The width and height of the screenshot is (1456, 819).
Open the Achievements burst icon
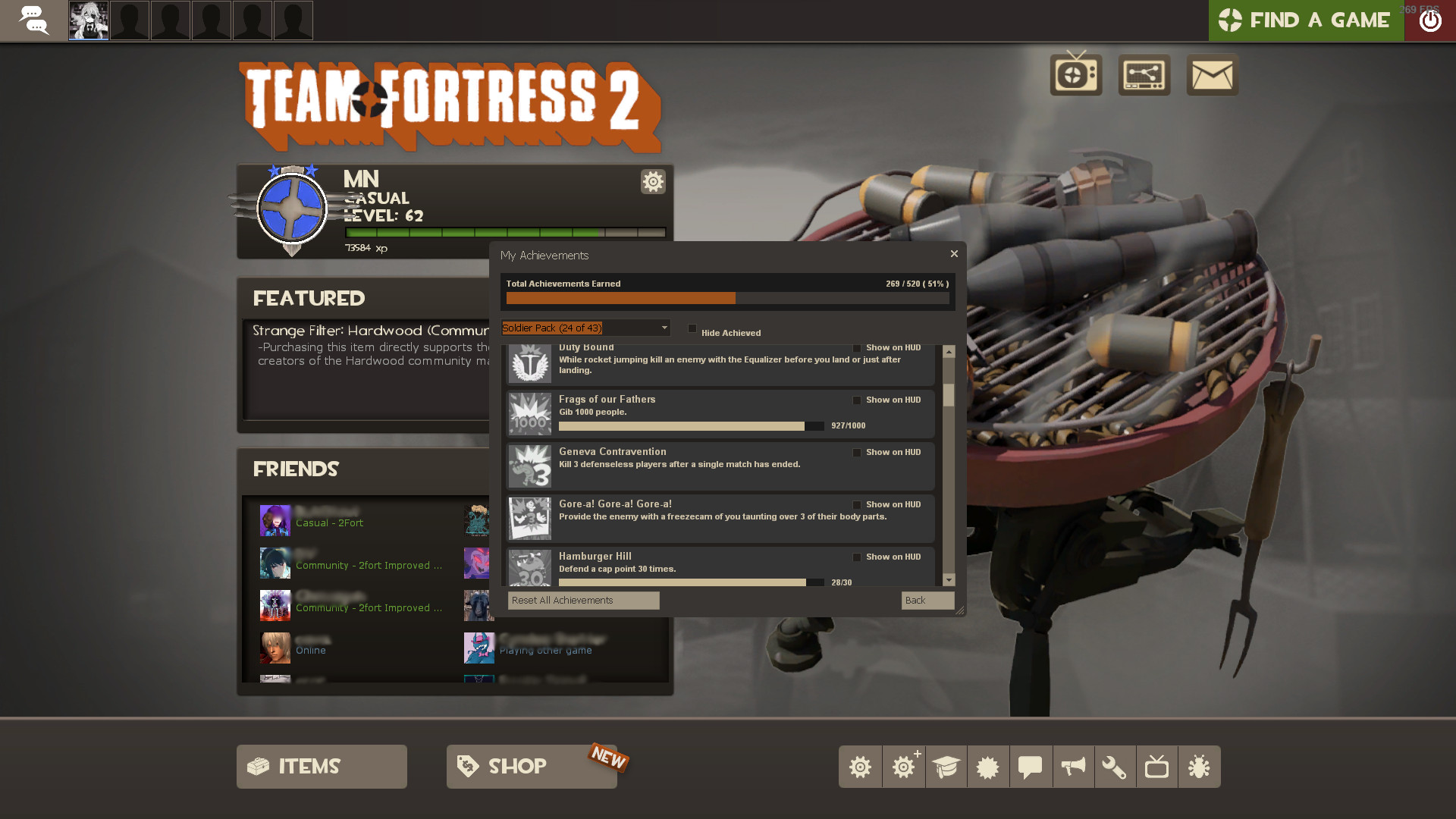[x=988, y=767]
